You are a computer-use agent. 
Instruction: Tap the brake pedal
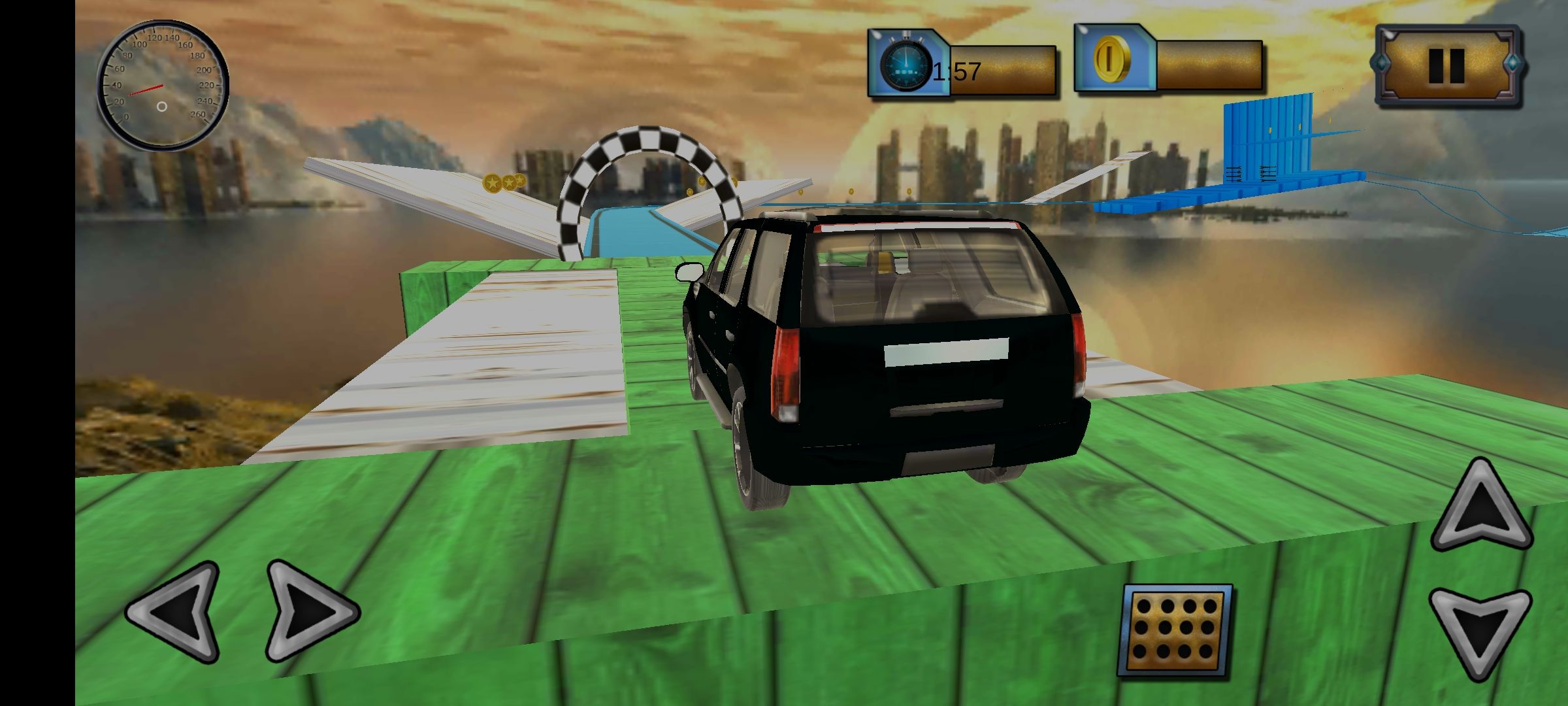pos(1176,630)
